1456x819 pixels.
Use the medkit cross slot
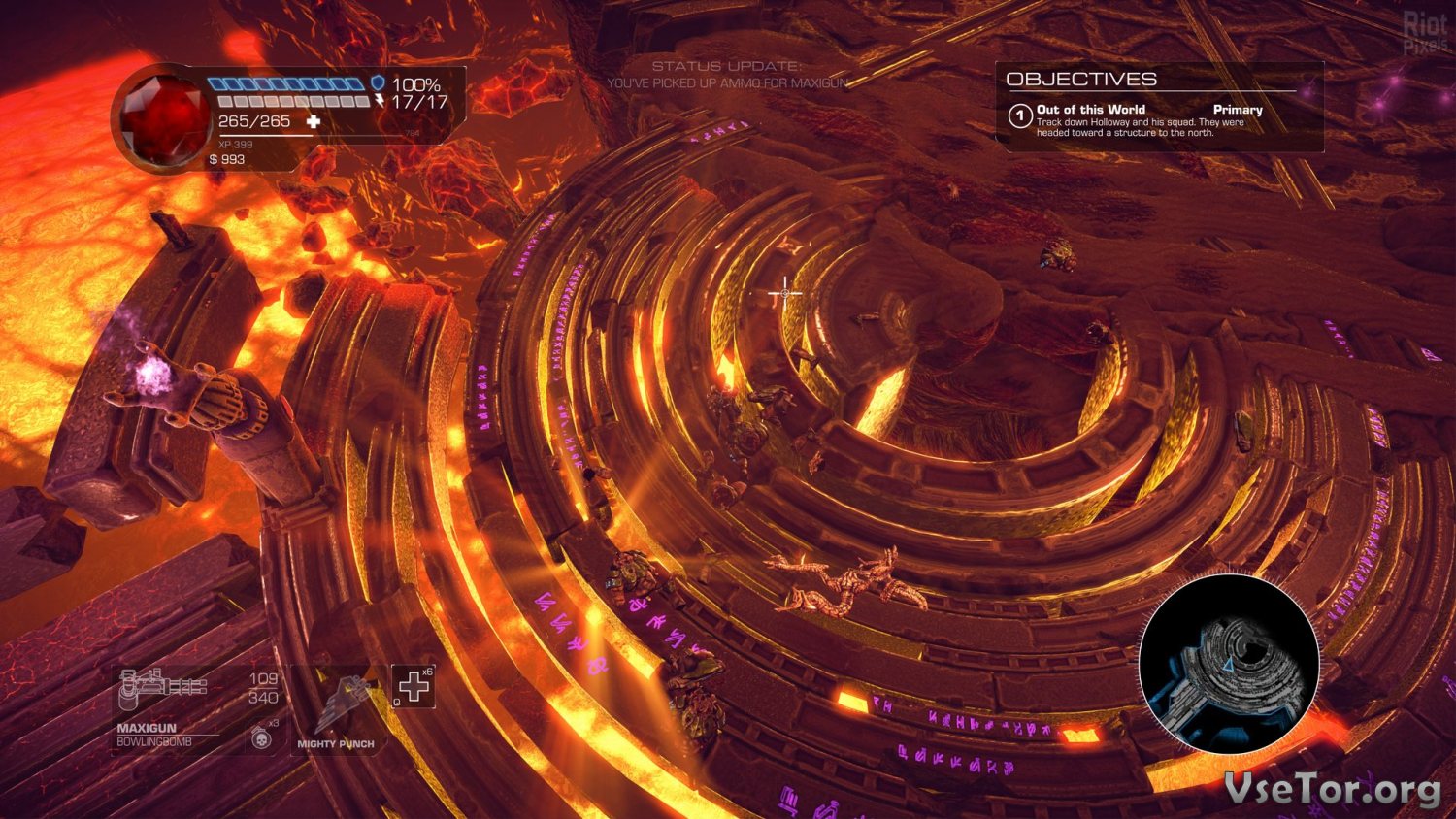[x=414, y=687]
